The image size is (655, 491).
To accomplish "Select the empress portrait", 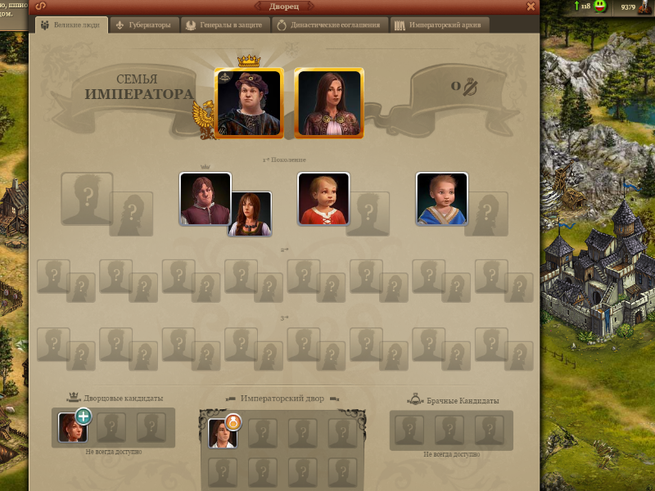I will tap(329, 102).
